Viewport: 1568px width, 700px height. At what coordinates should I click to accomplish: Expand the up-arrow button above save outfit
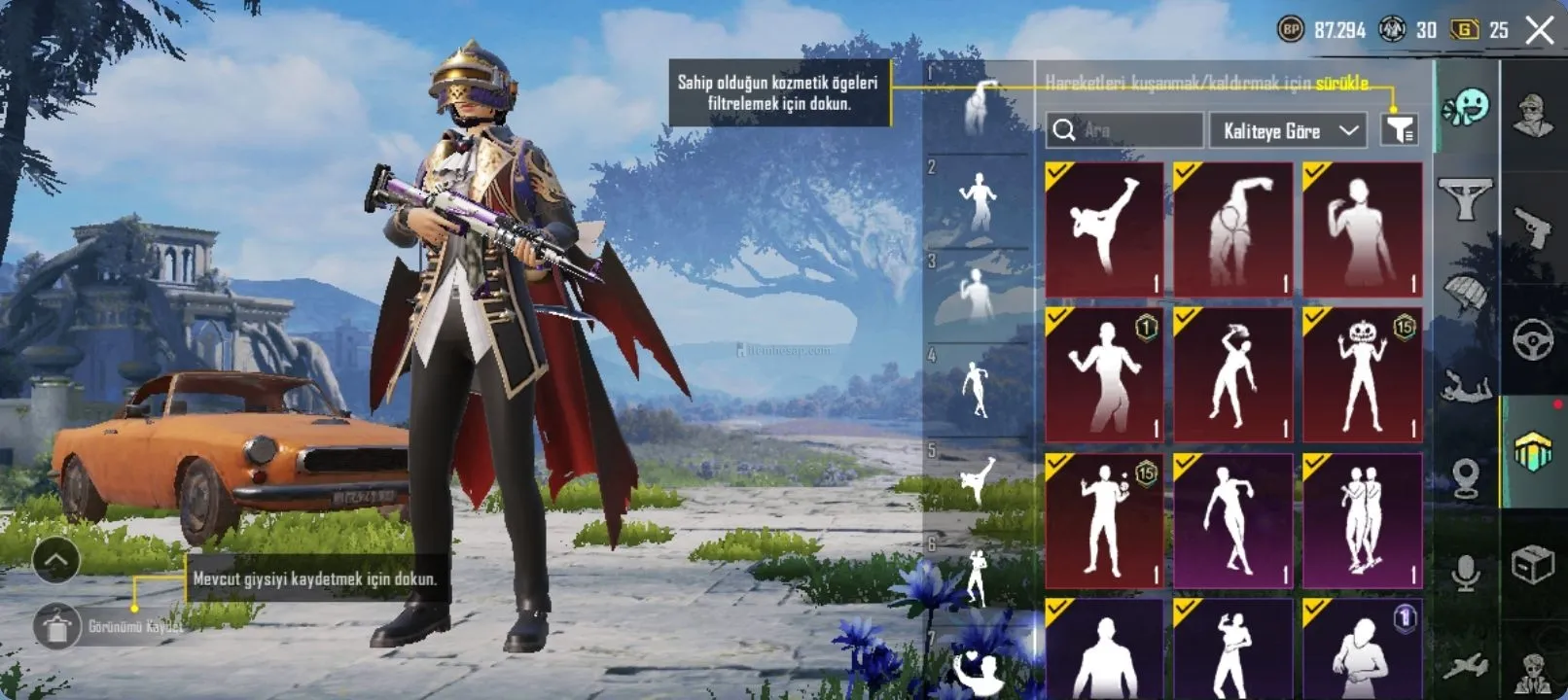[55, 560]
